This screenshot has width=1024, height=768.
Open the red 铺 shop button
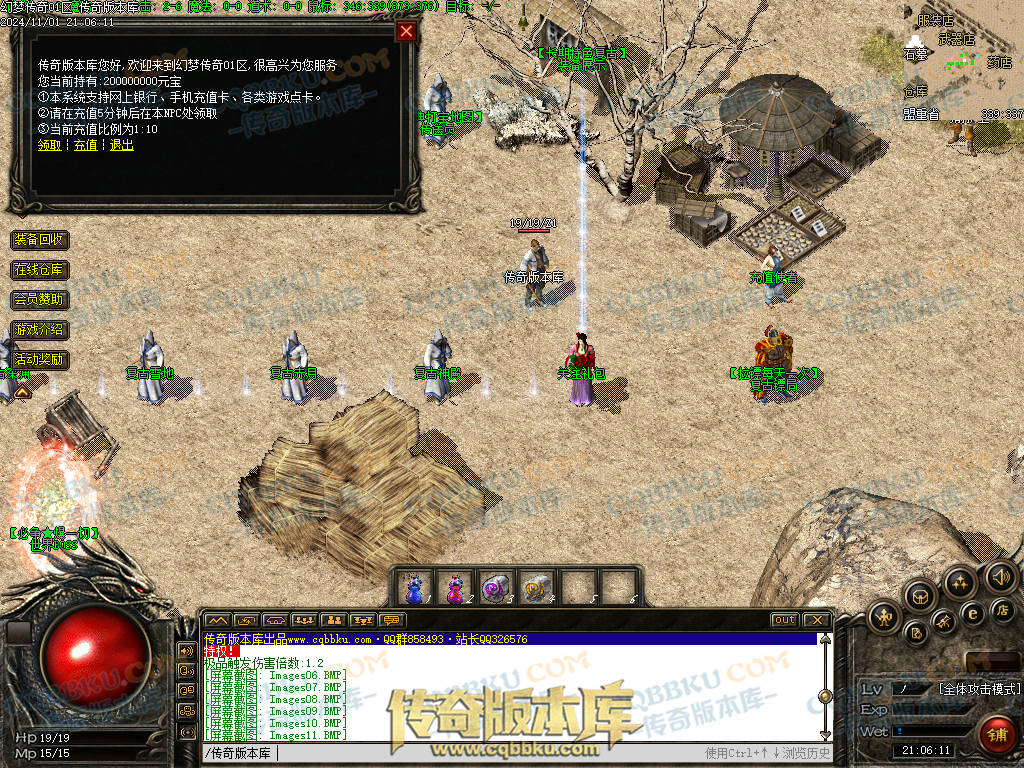point(996,735)
